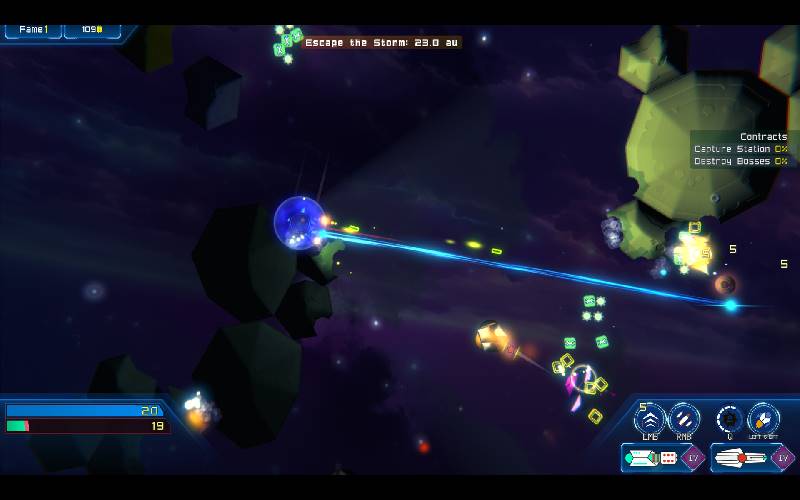The image size is (800, 500).
Task: Use the rocket boost ability icon
Action: (x=764, y=418)
